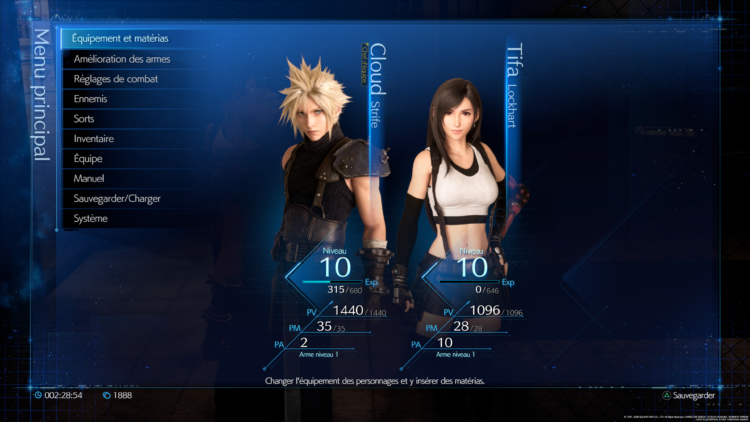Image resolution: width=750 pixels, height=422 pixels.
Task: Choose the Ennemis menu entry
Action: 90,99
